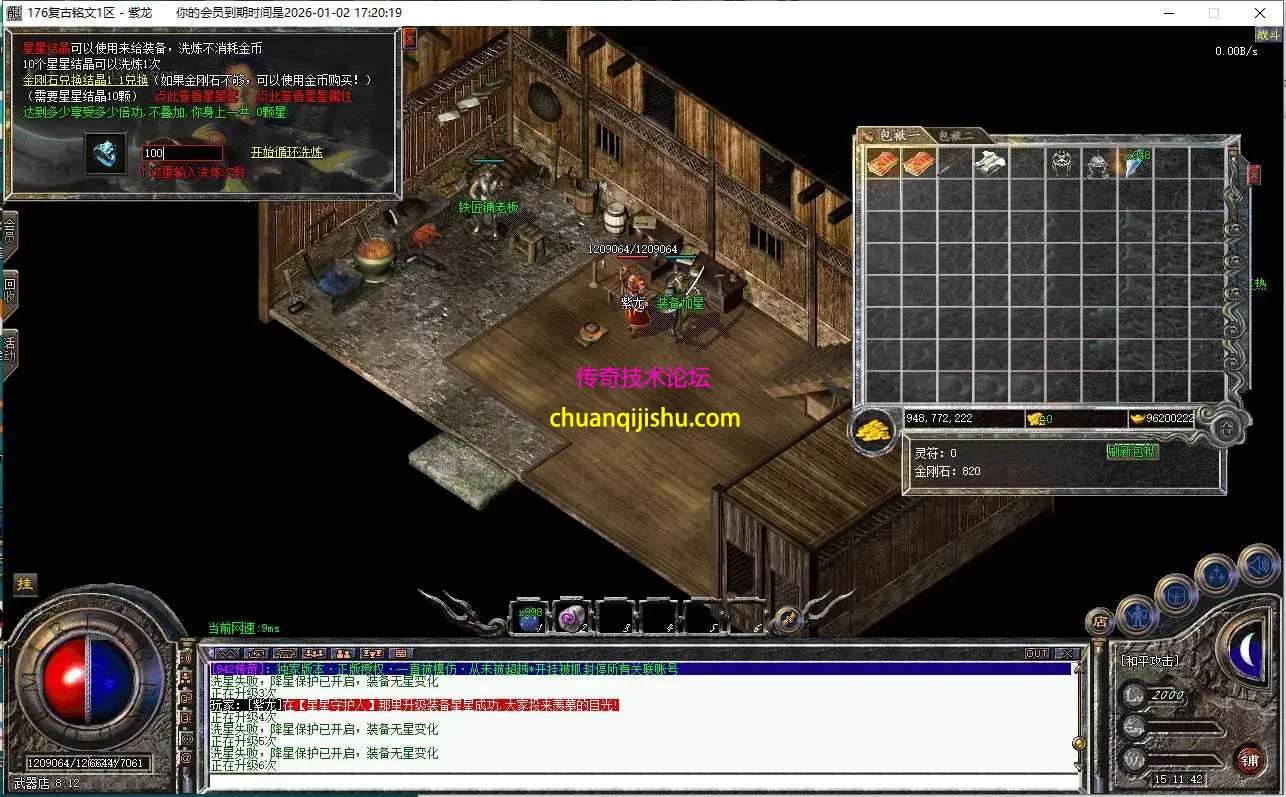Viewport: 1286px width, 797px height.
Task: Expand the 活动 activity panel on the left edge
Action: point(10,353)
